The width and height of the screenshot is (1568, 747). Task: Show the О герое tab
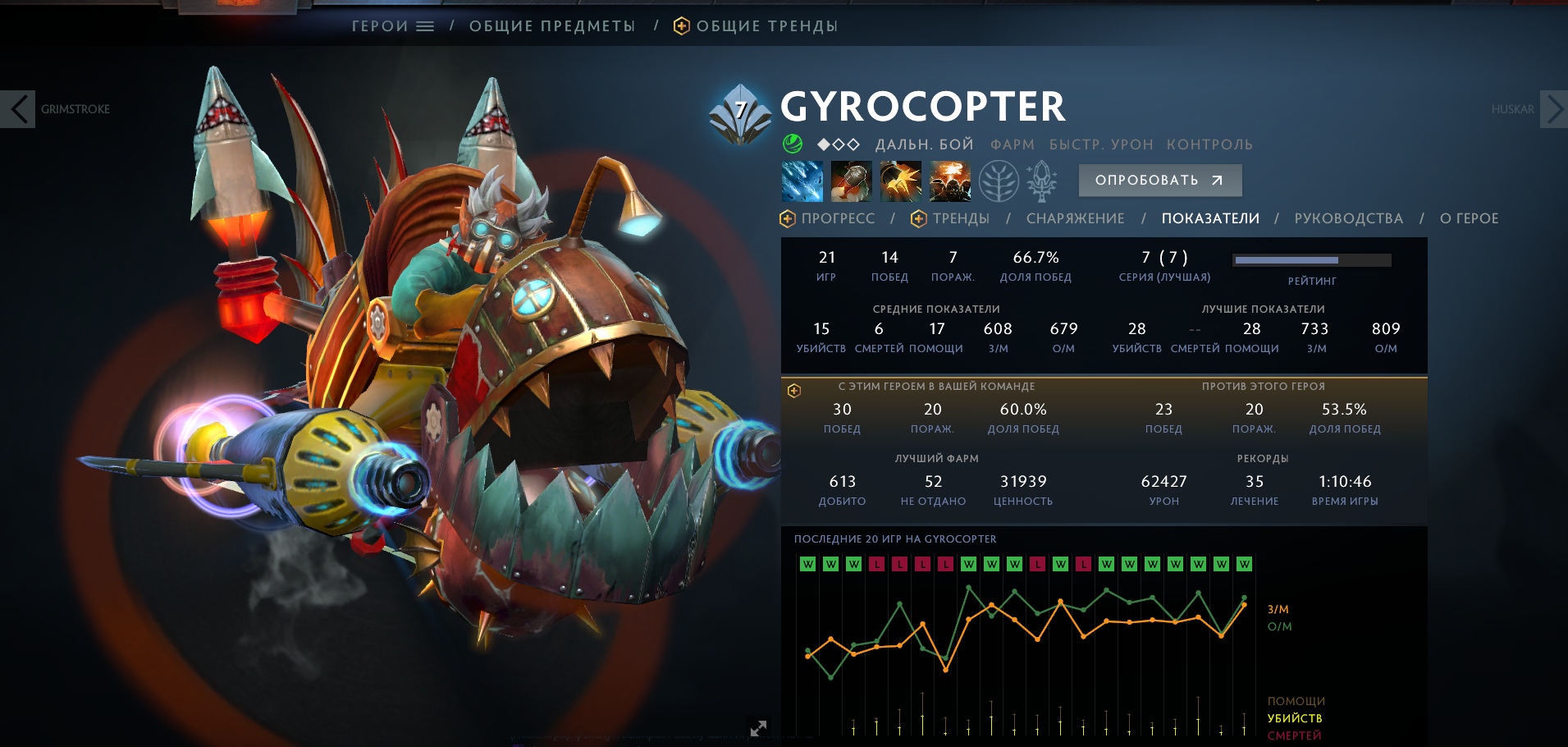(x=1469, y=218)
